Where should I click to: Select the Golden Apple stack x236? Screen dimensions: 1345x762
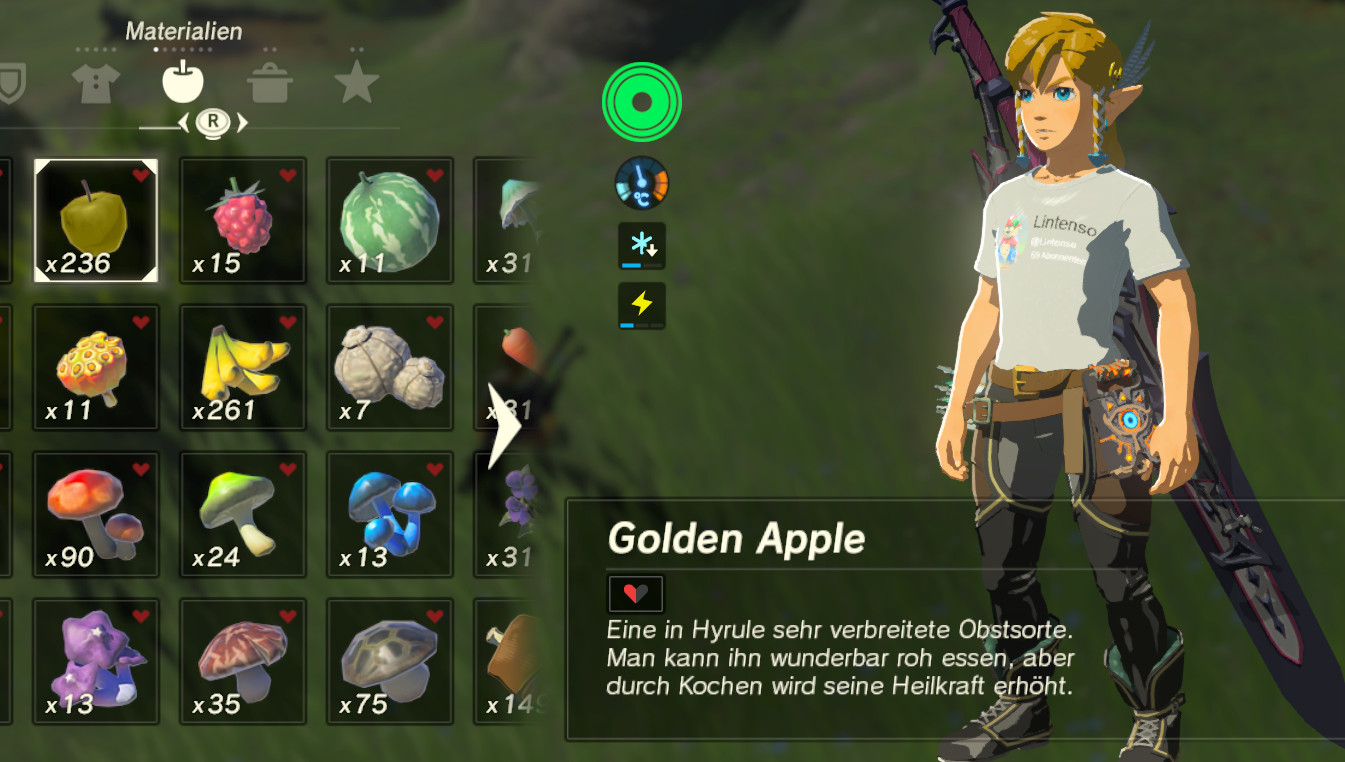(x=95, y=218)
